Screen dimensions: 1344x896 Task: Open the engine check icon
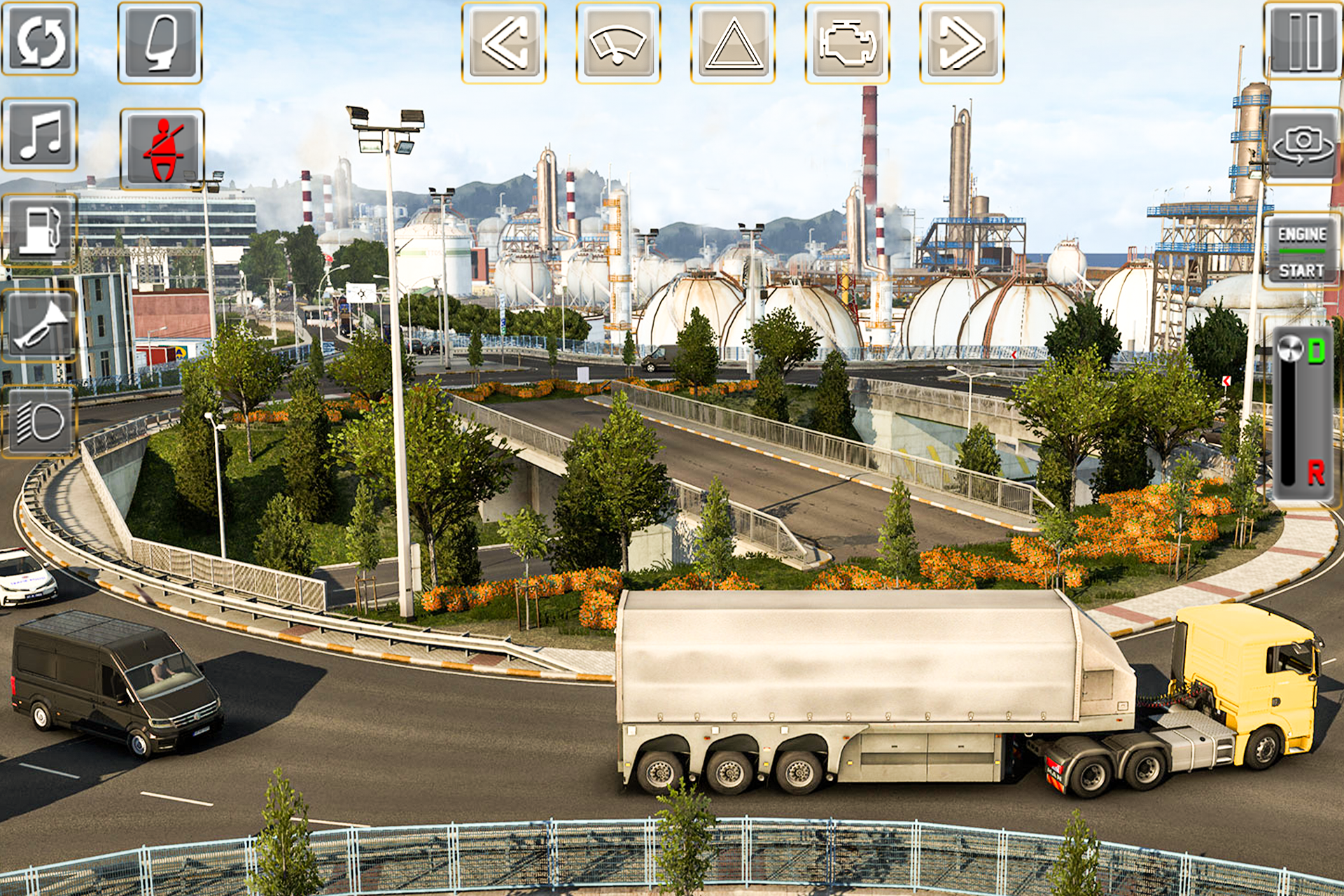[x=849, y=45]
